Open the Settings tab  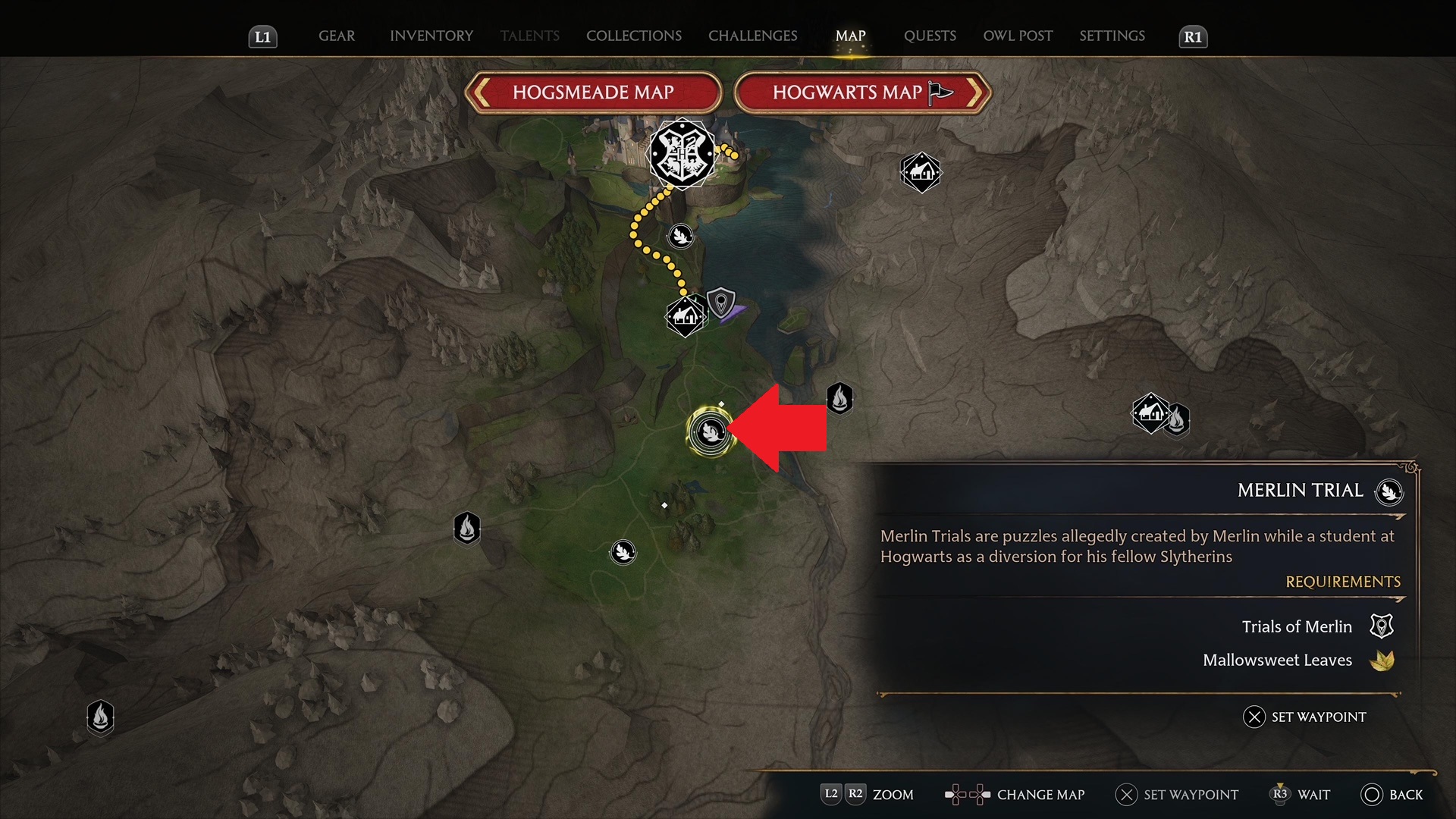[1112, 36]
